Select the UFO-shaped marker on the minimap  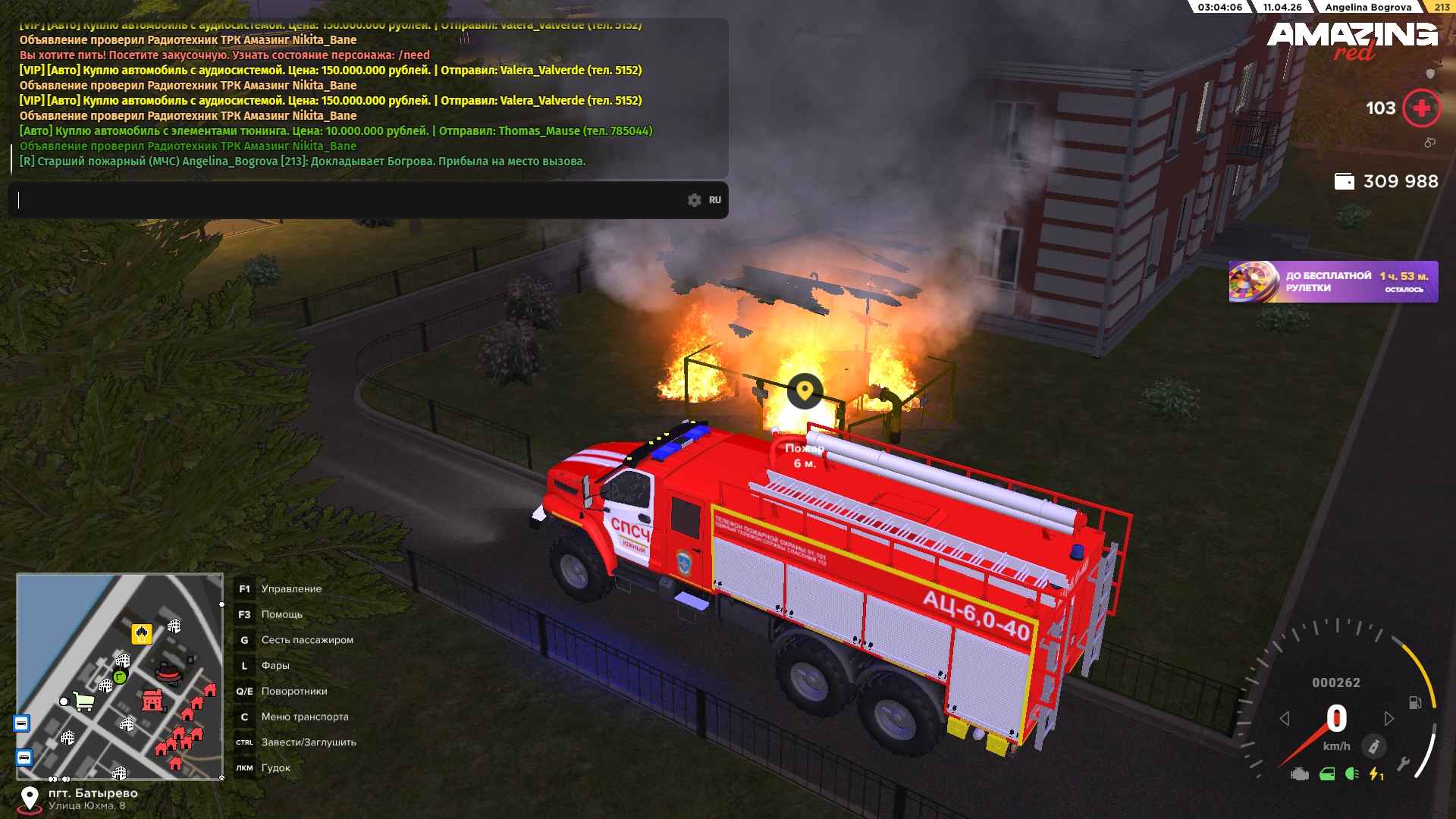click(168, 673)
